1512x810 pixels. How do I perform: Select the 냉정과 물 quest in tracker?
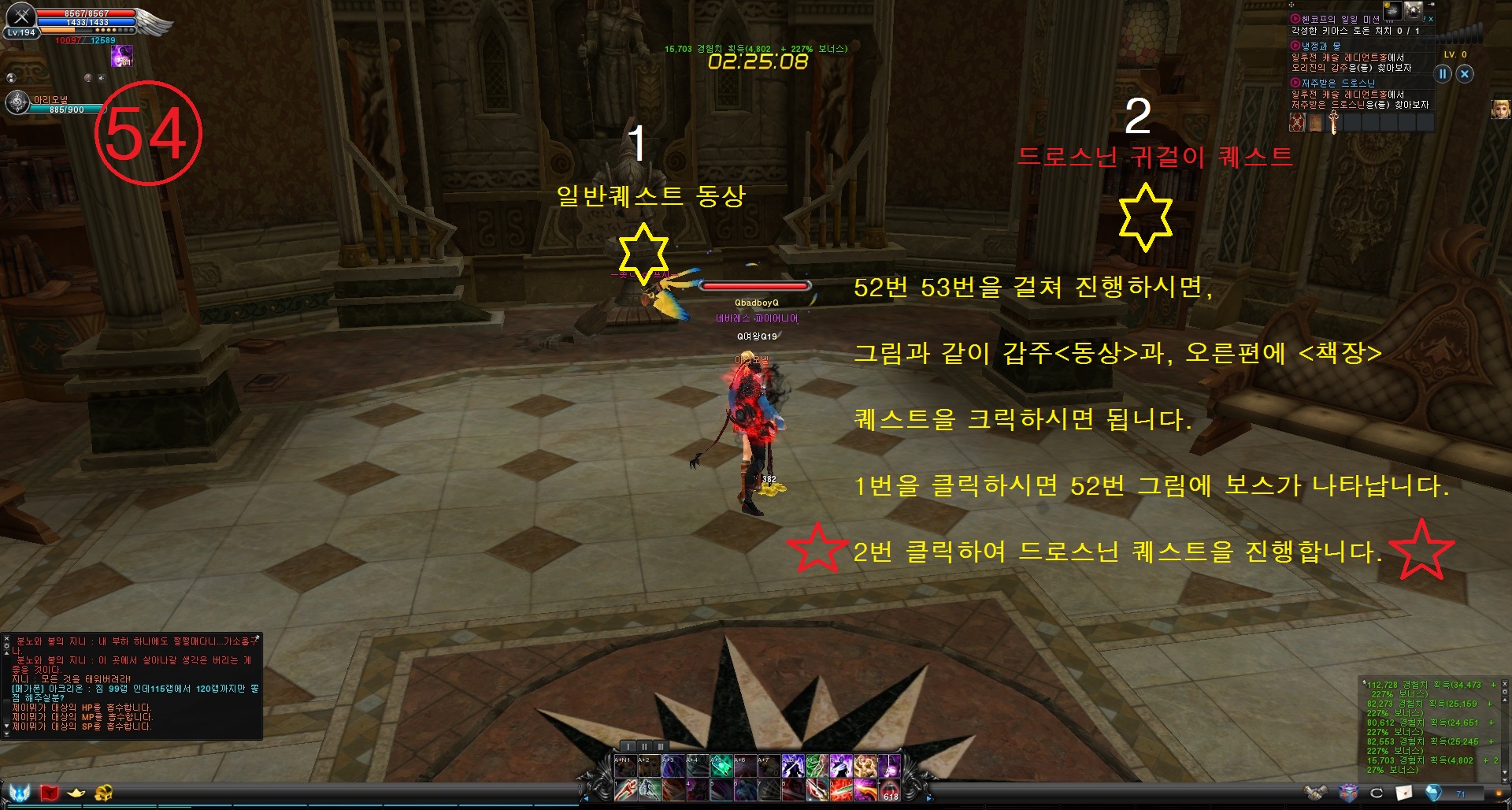pyautogui.click(x=1321, y=46)
